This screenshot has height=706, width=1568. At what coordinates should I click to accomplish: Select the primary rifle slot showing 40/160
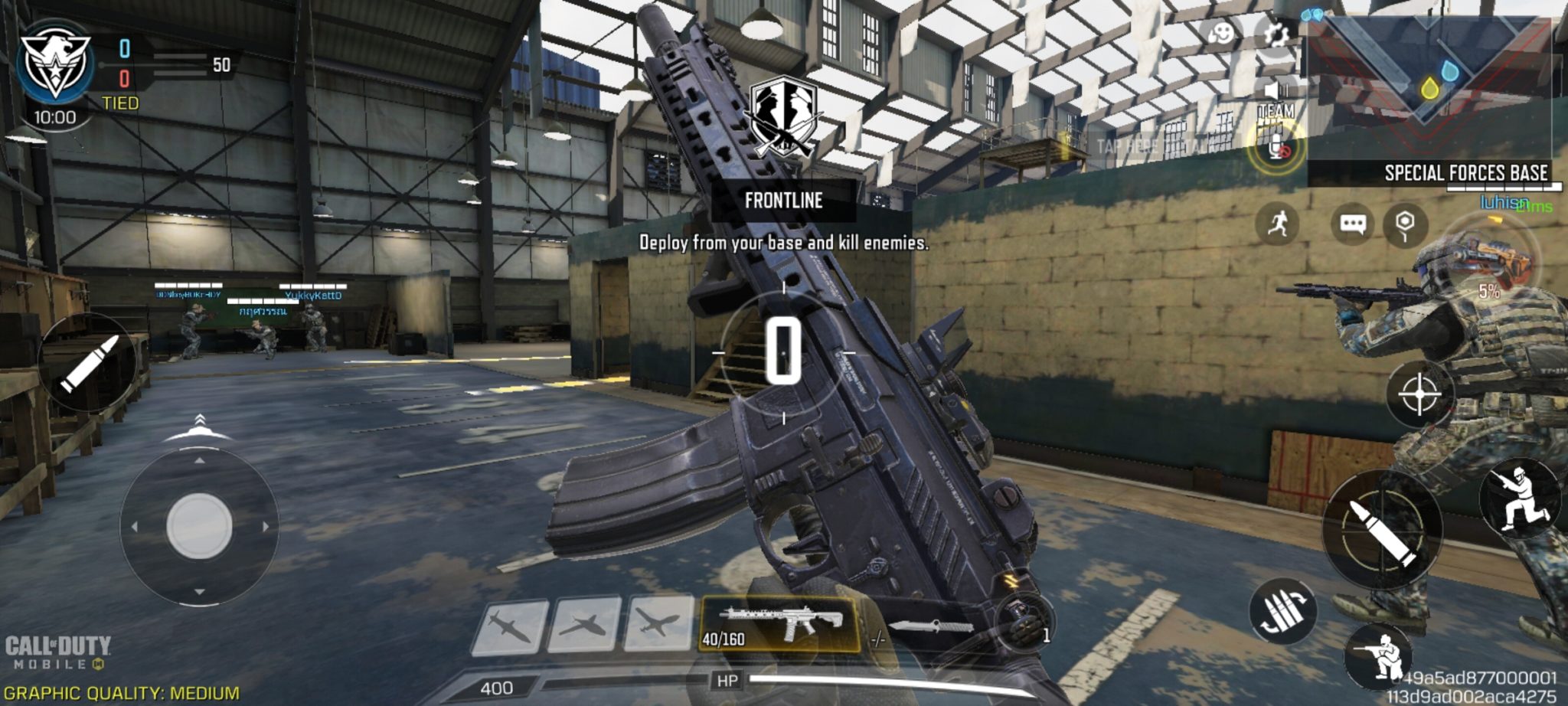tap(779, 625)
